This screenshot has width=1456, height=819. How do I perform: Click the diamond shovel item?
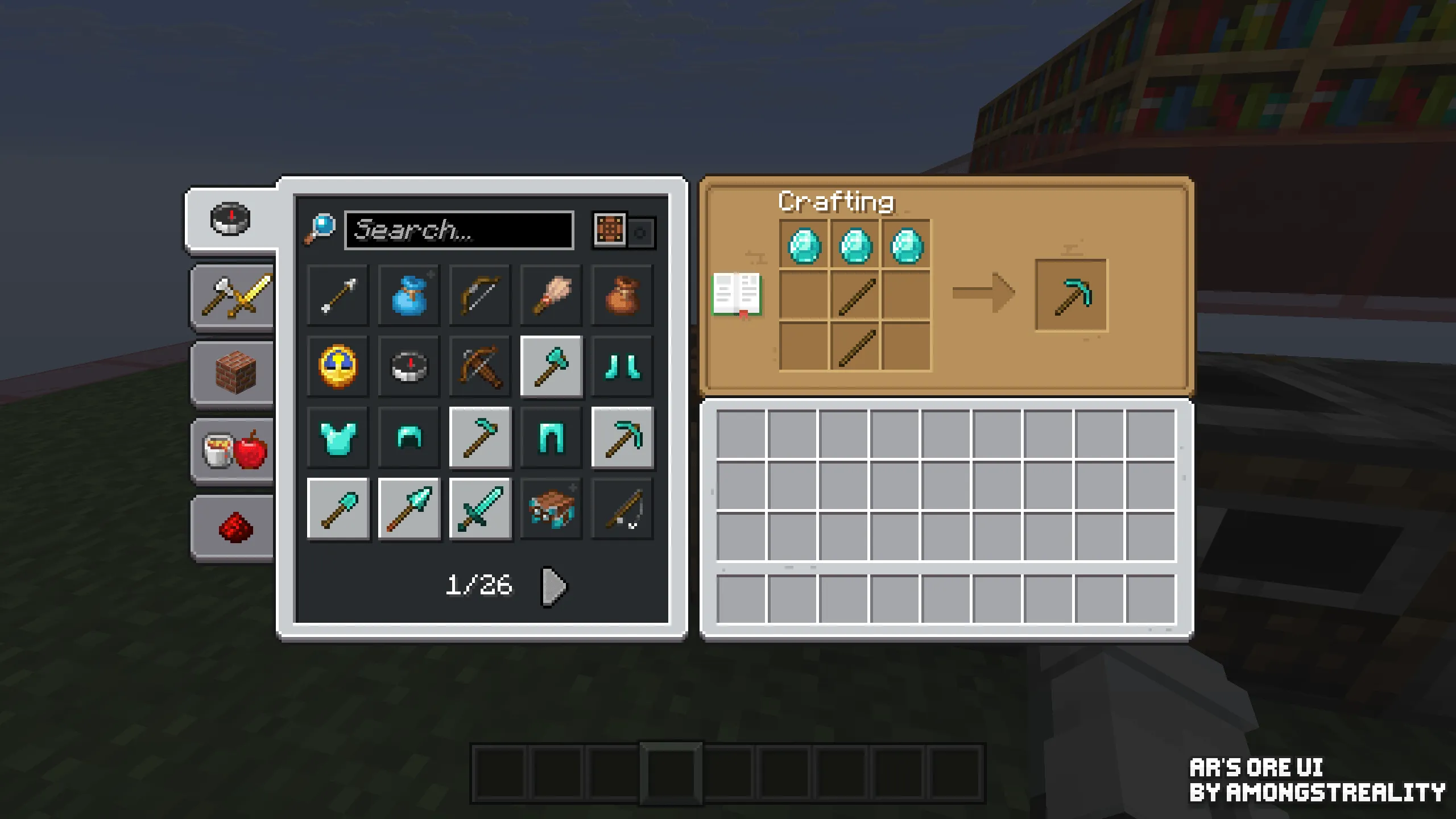(x=338, y=509)
